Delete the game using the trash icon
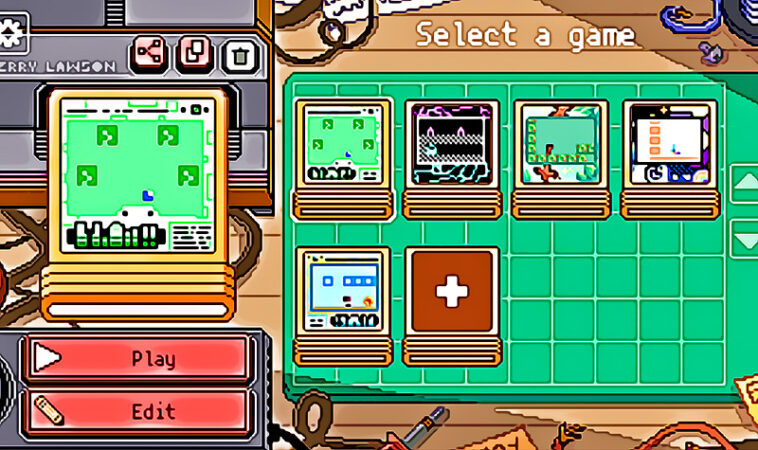The width and height of the screenshot is (758, 450). point(240,52)
